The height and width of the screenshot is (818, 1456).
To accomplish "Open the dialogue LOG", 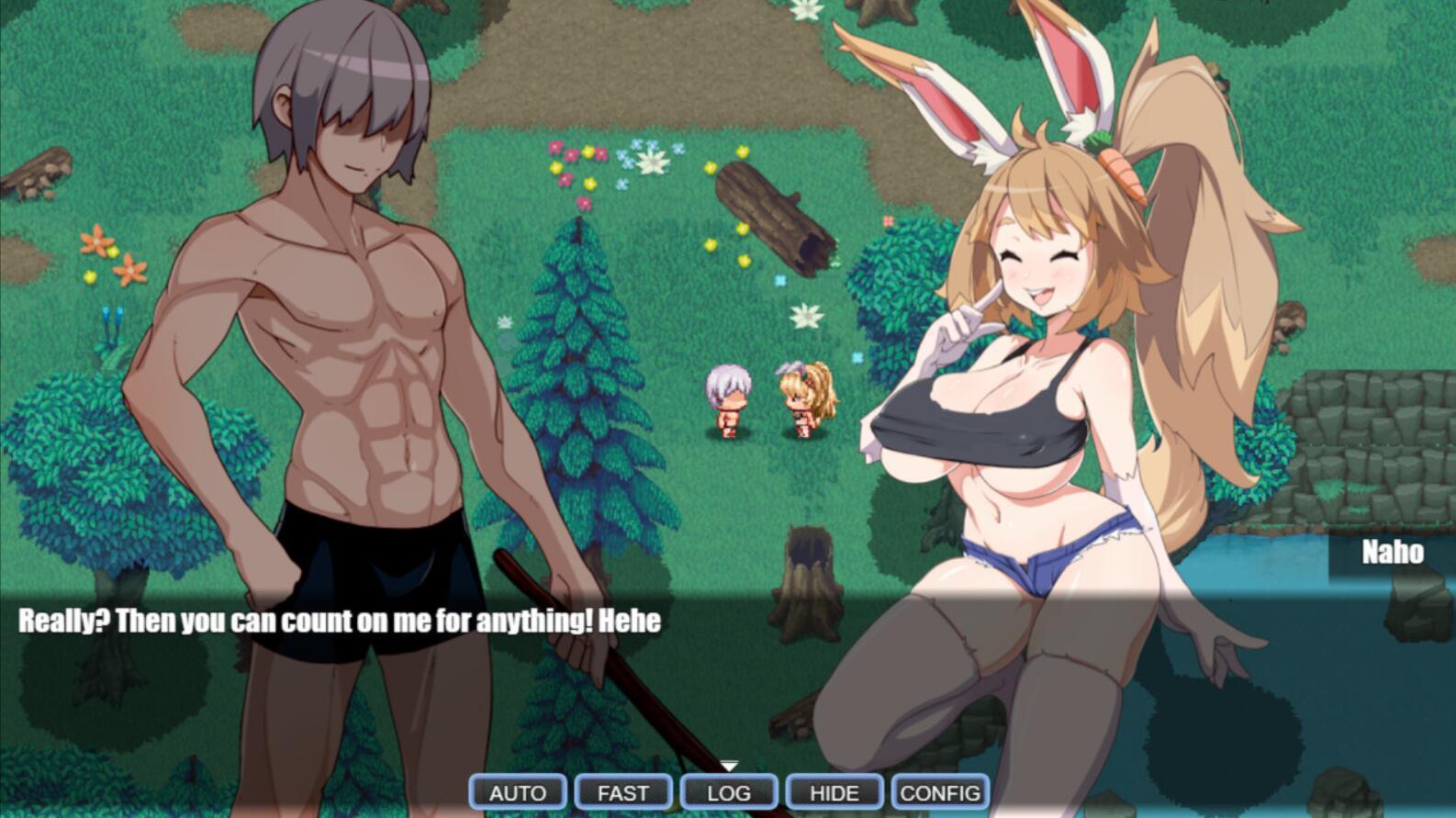I will coord(729,792).
